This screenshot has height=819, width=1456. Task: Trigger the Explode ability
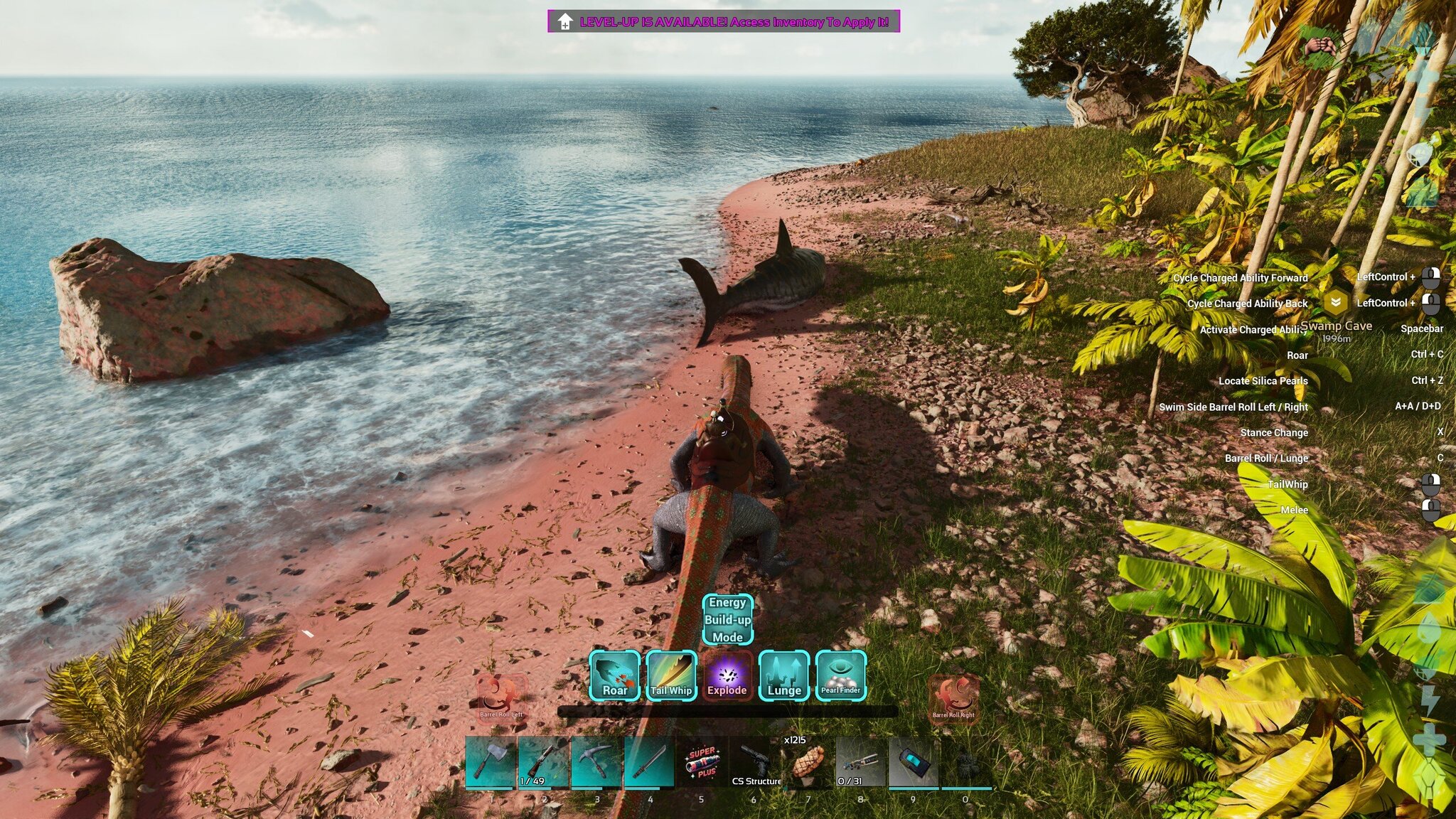pos(727,675)
